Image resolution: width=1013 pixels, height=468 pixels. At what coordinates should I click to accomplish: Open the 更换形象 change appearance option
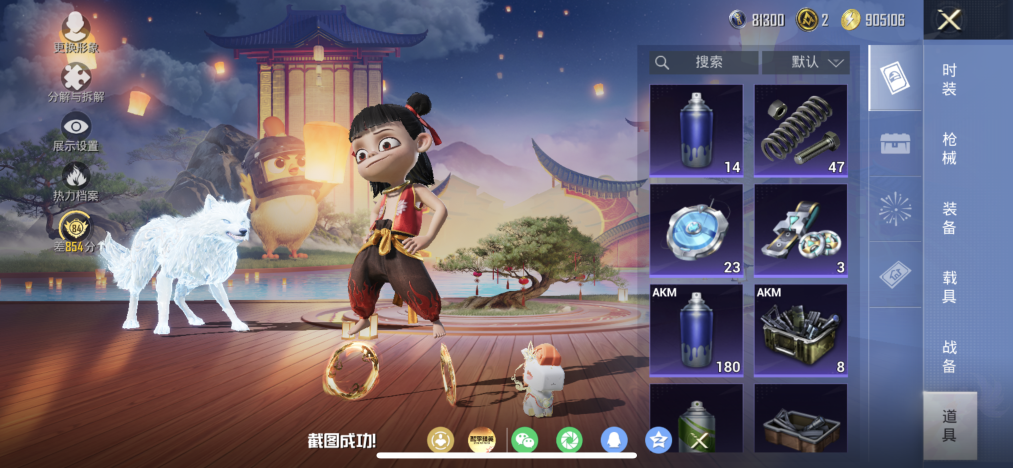pos(76,32)
